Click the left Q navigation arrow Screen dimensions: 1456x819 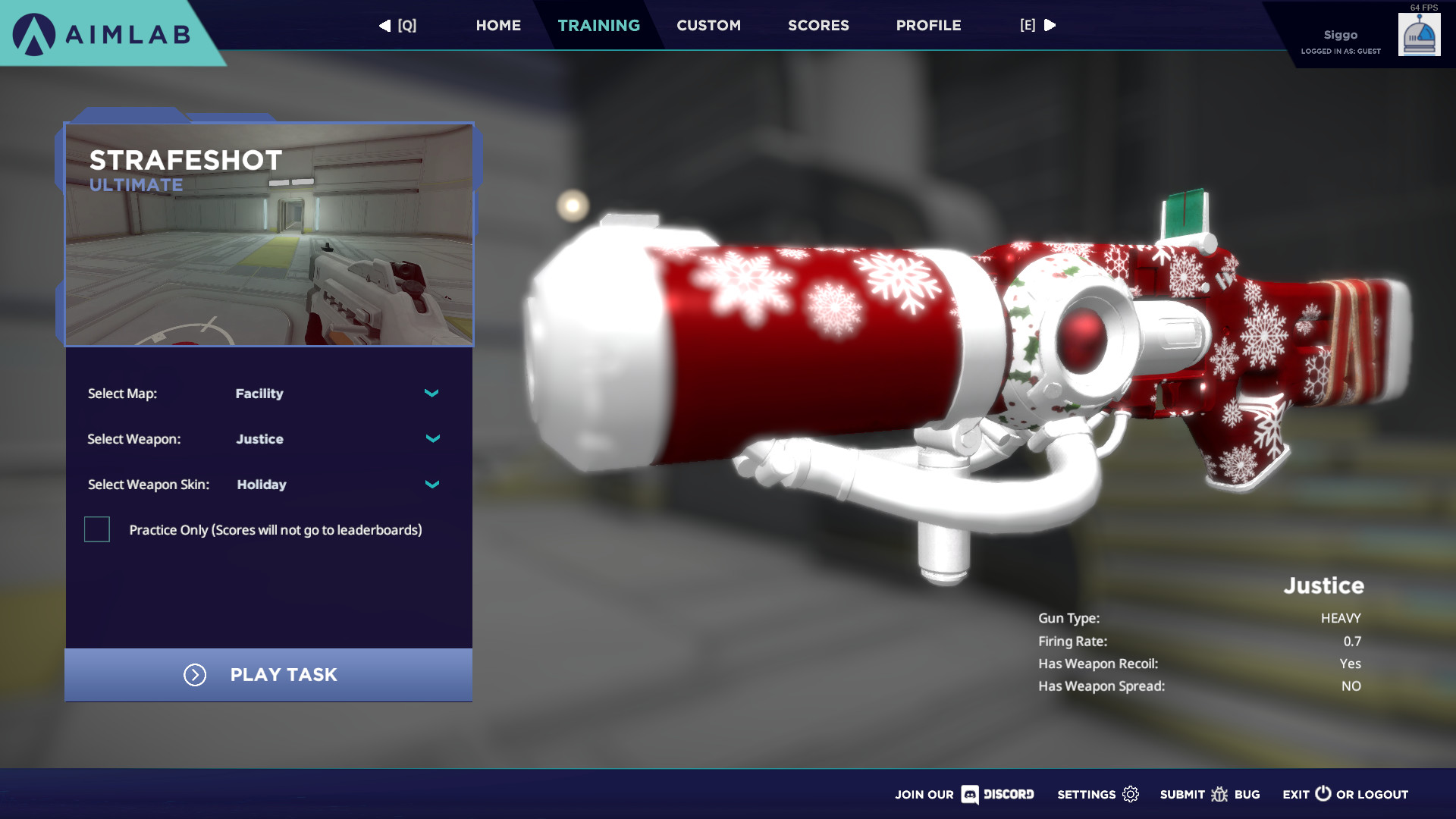coord(386,25)
